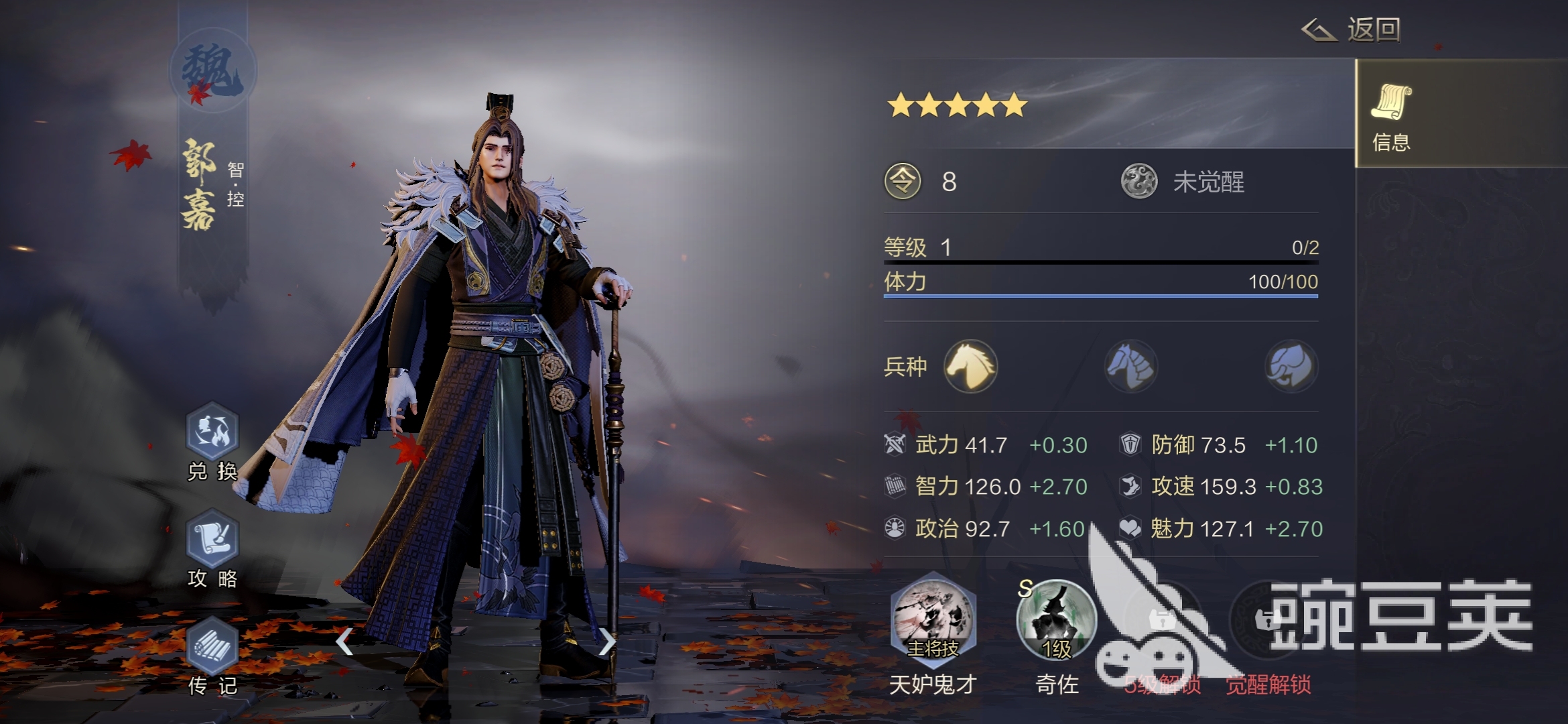Select the golden horse cavalry troop icon
The height and width of the screenshot is (724, 1568).
[x=970, y=366]
